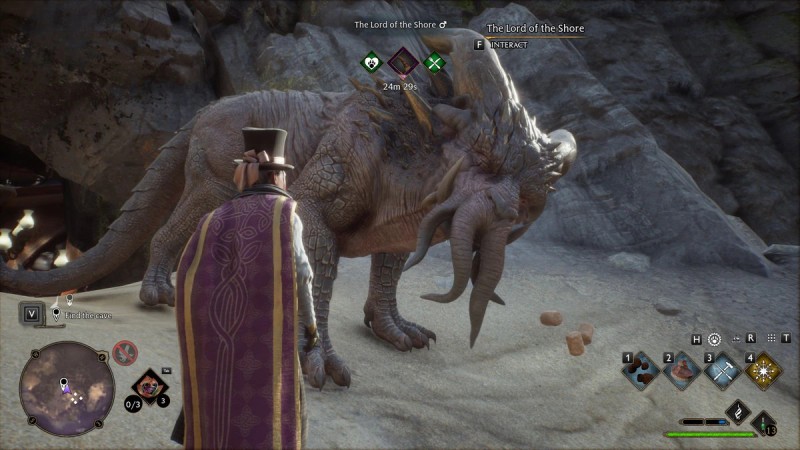Image resolution: width=800 pixels, height=450 pixels.
Task: Select the beast icon with 0/3 counter
Action: coord(150,386)
